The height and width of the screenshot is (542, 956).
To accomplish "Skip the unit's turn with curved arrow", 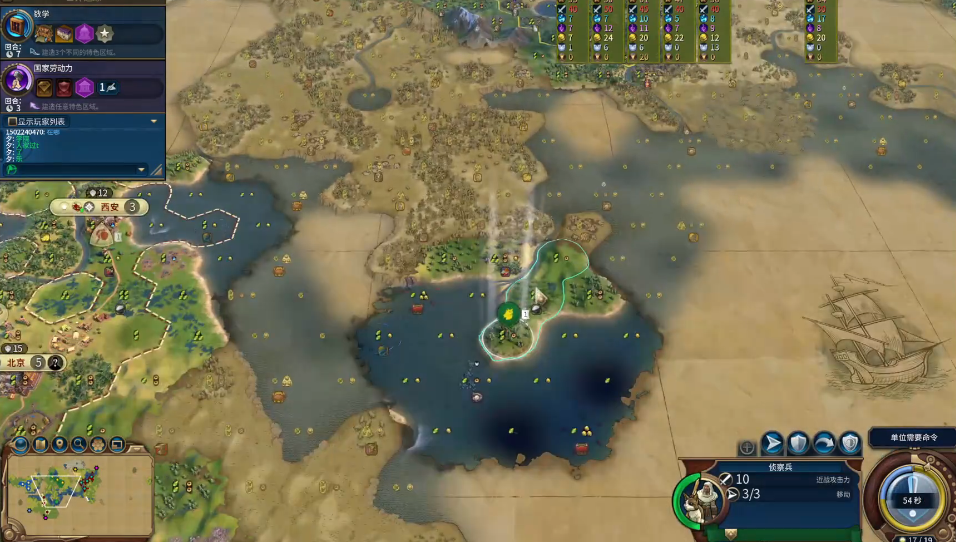I will [824, 443].
